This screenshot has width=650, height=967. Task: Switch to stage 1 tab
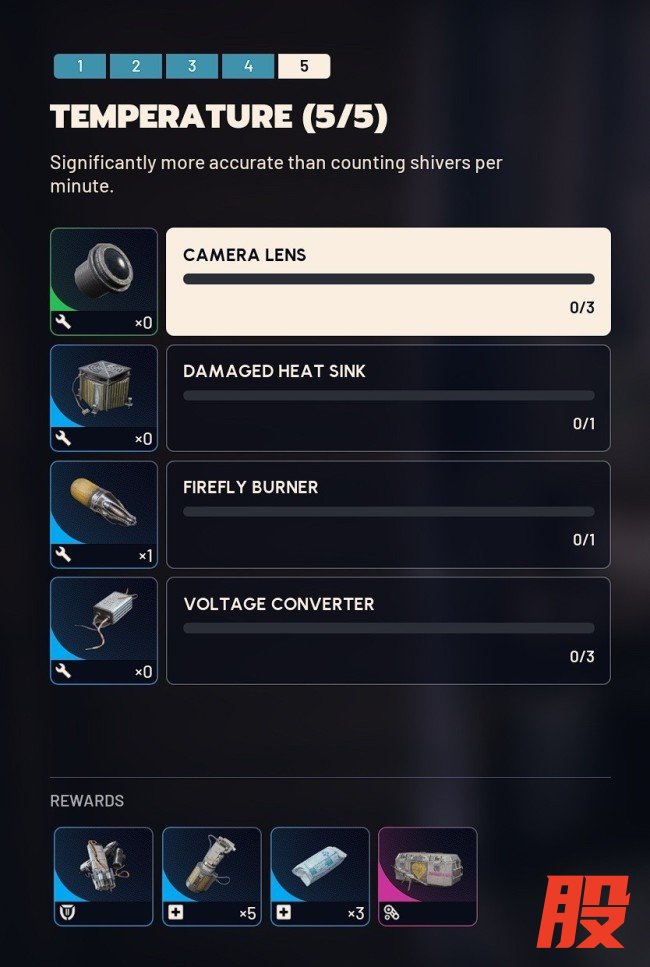79,67
